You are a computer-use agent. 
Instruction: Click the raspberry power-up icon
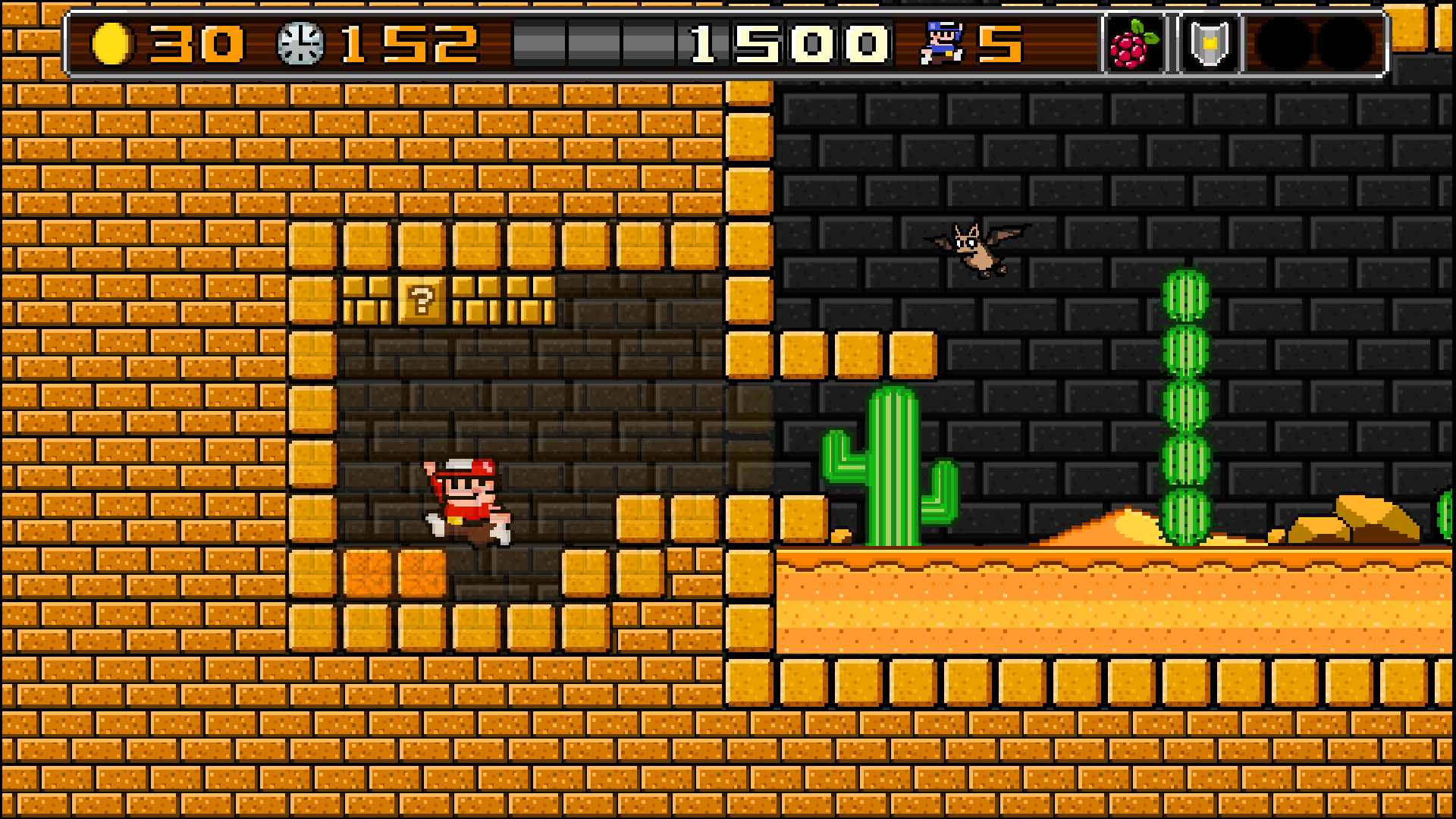(1132, 42)
